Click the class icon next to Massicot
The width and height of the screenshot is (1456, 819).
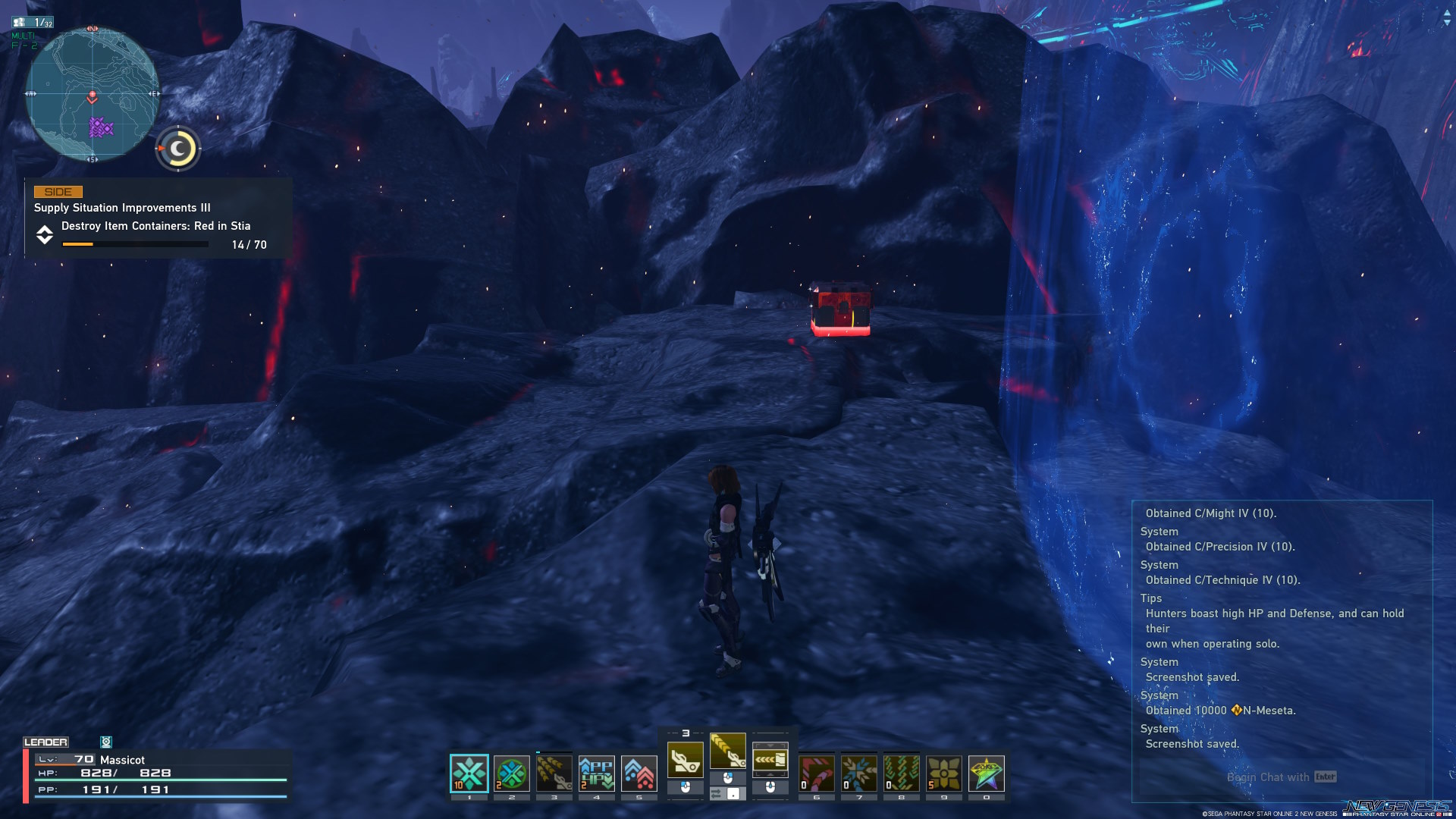point(106,741)
